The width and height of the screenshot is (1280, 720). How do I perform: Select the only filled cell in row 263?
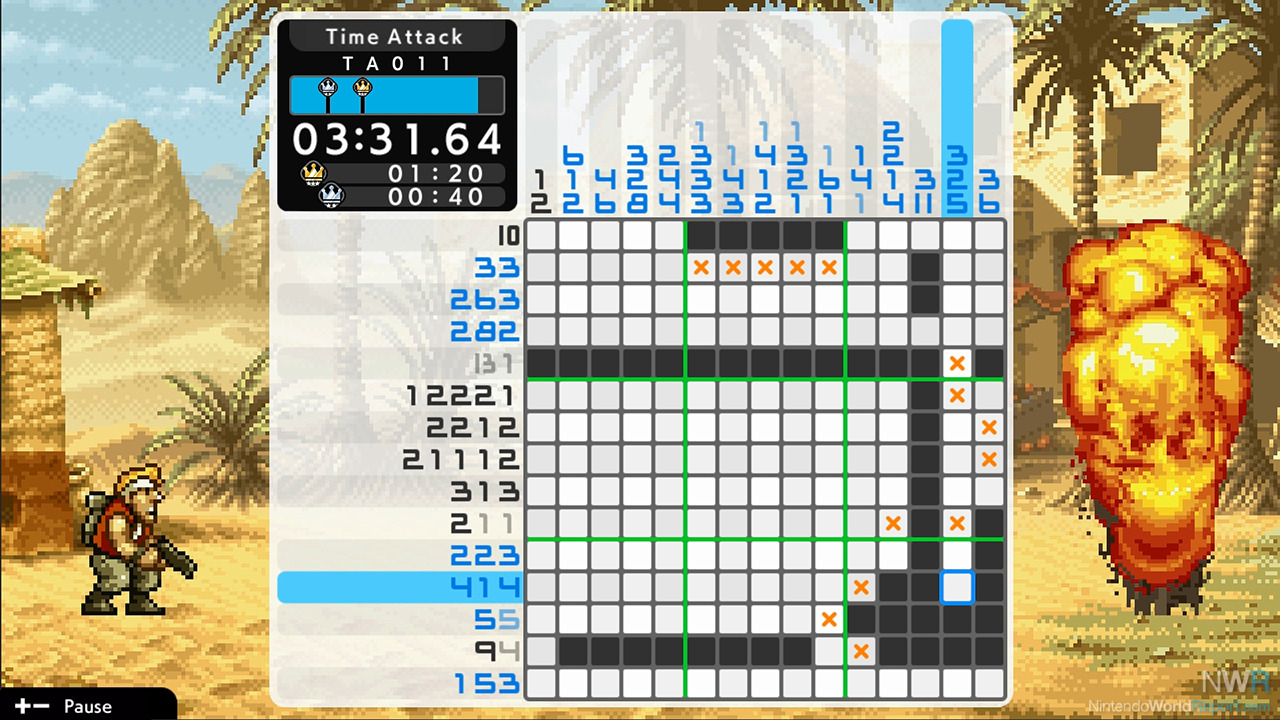pos(925,299)
